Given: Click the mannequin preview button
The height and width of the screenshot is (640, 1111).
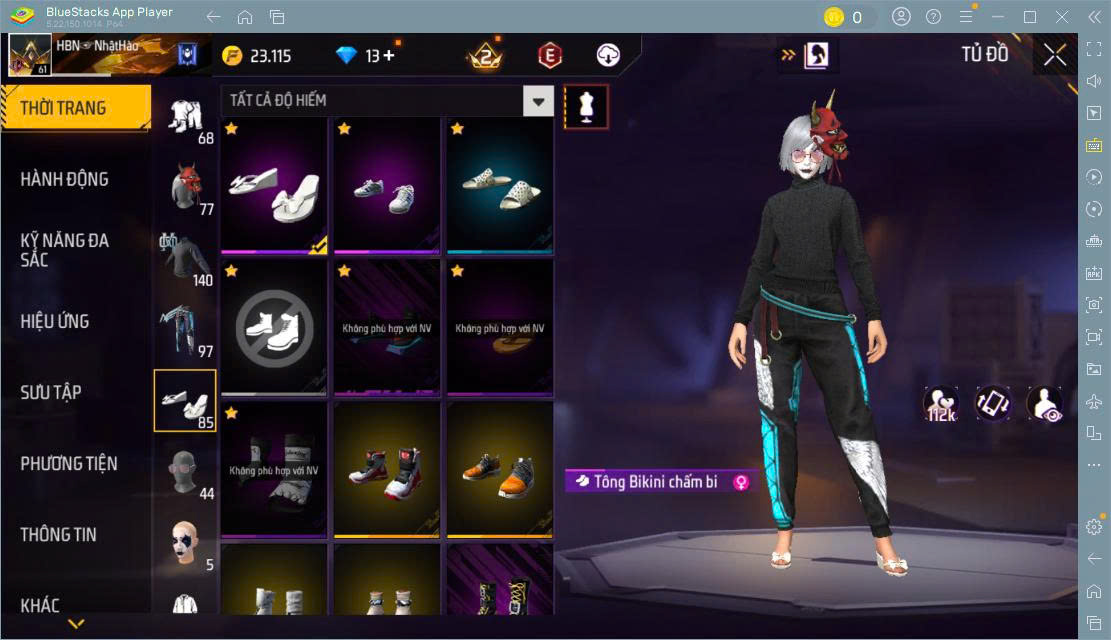Looking at the screenshot, I should click(586, 106).
